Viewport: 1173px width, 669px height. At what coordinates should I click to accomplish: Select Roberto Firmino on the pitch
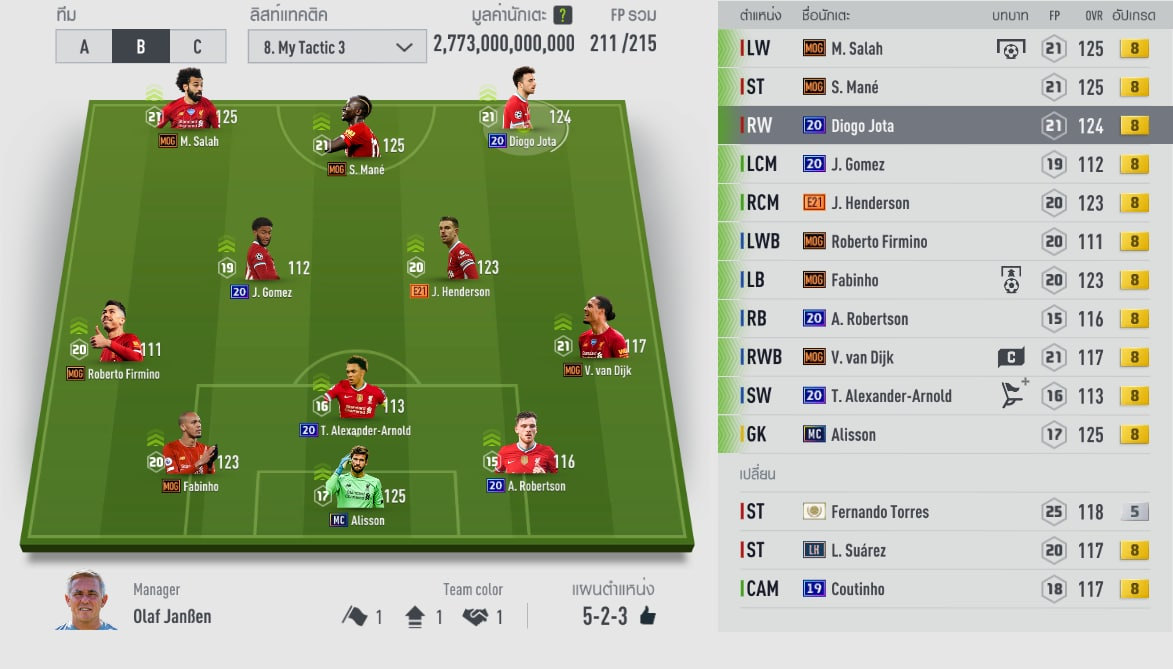click(x=119, y=338)
